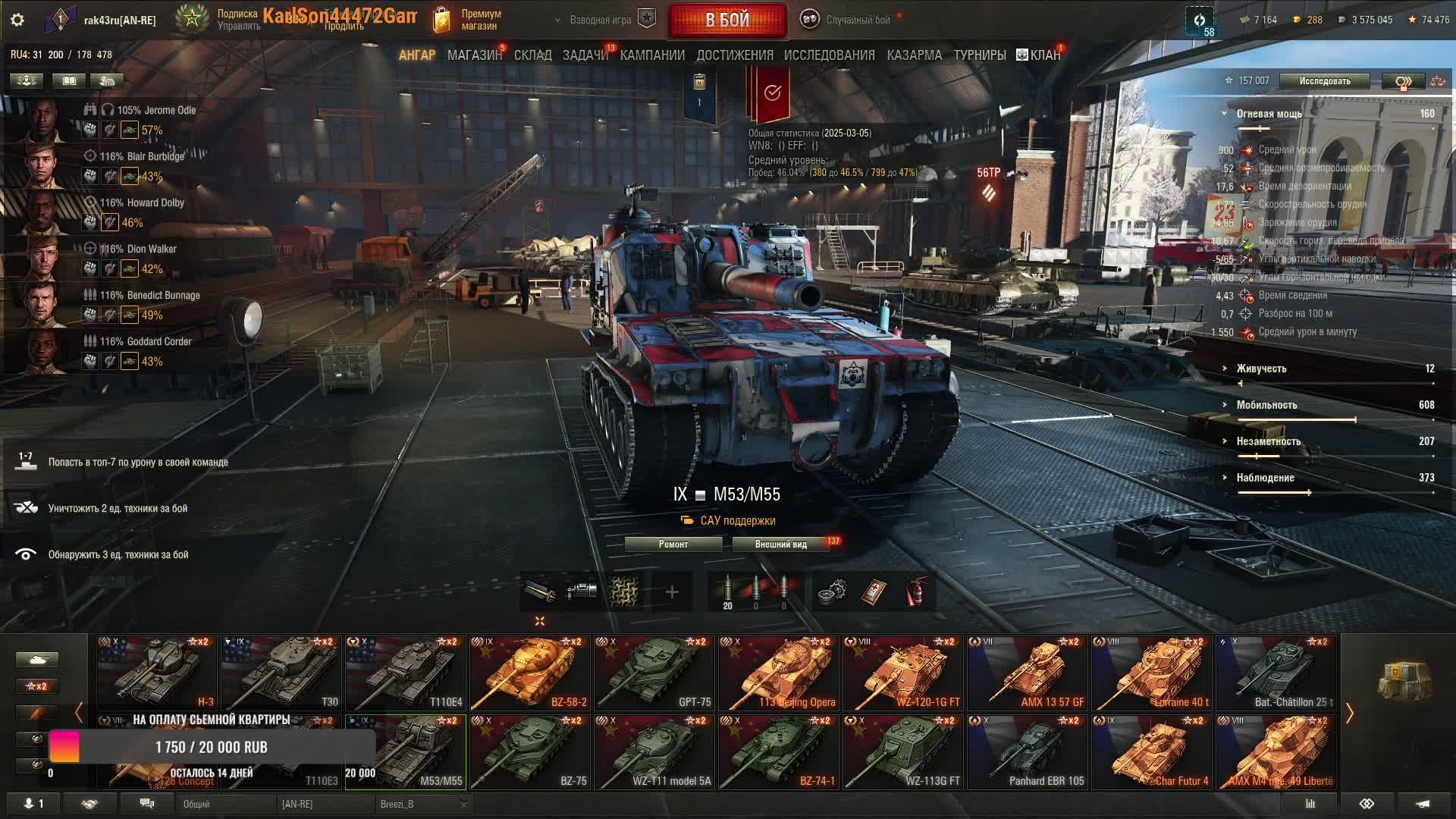The height and width of the screenshot is (819, 1456).
Task: Open the СКЛАД tab
Action: click(532, 55)
